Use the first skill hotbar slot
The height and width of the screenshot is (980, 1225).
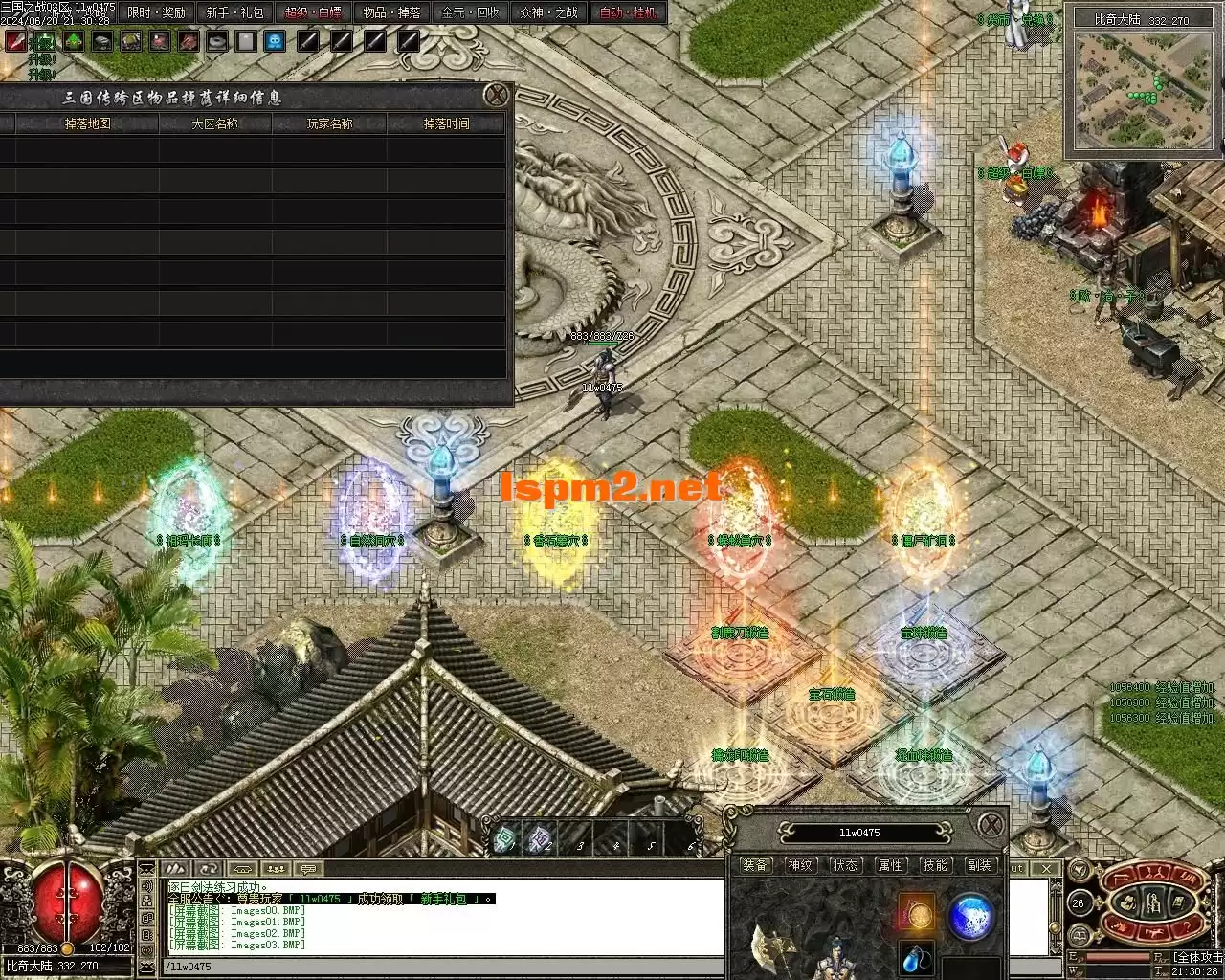click(x=505, y=840)
